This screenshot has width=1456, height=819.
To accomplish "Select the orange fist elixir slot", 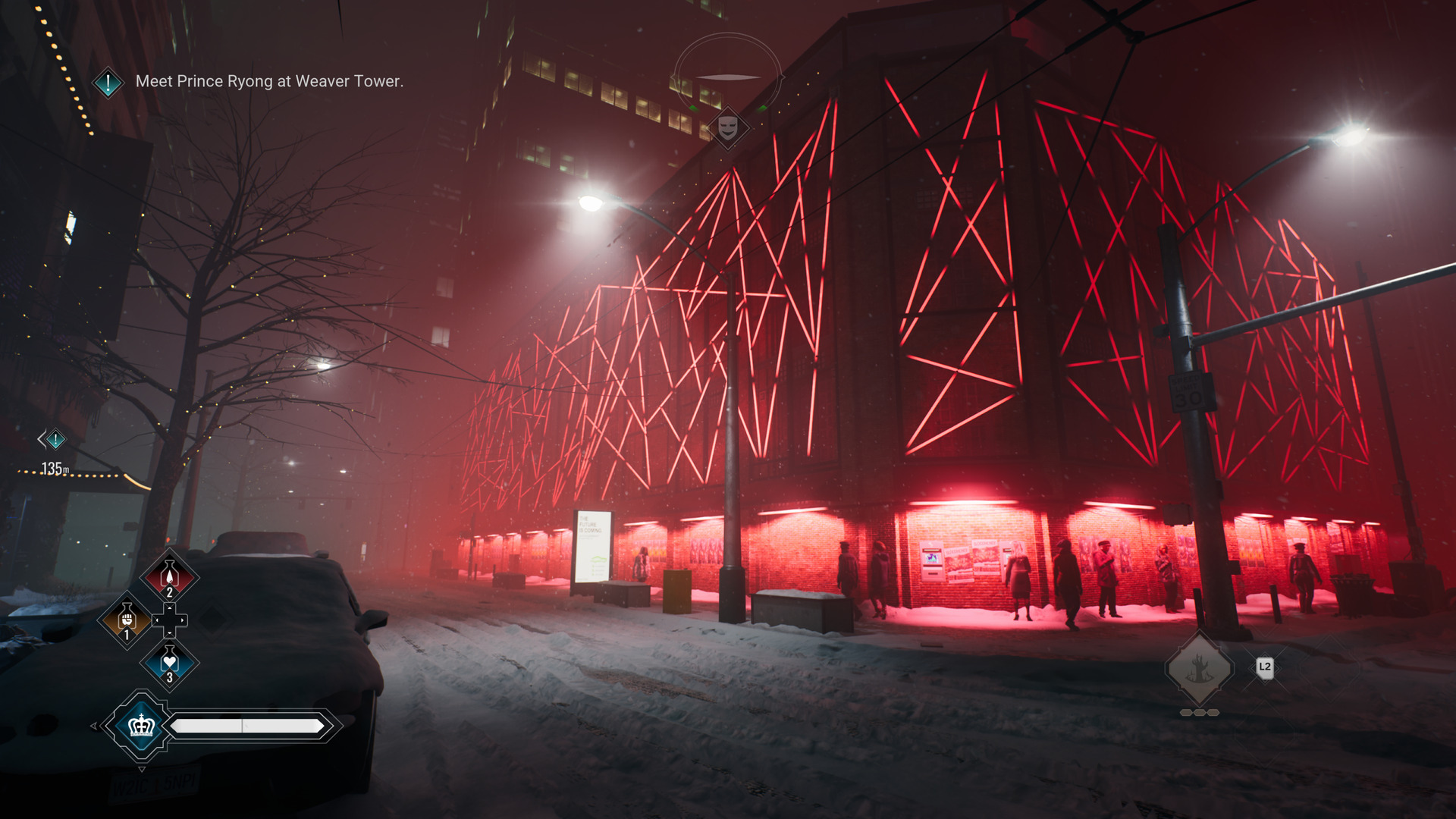I will [127, 620].
